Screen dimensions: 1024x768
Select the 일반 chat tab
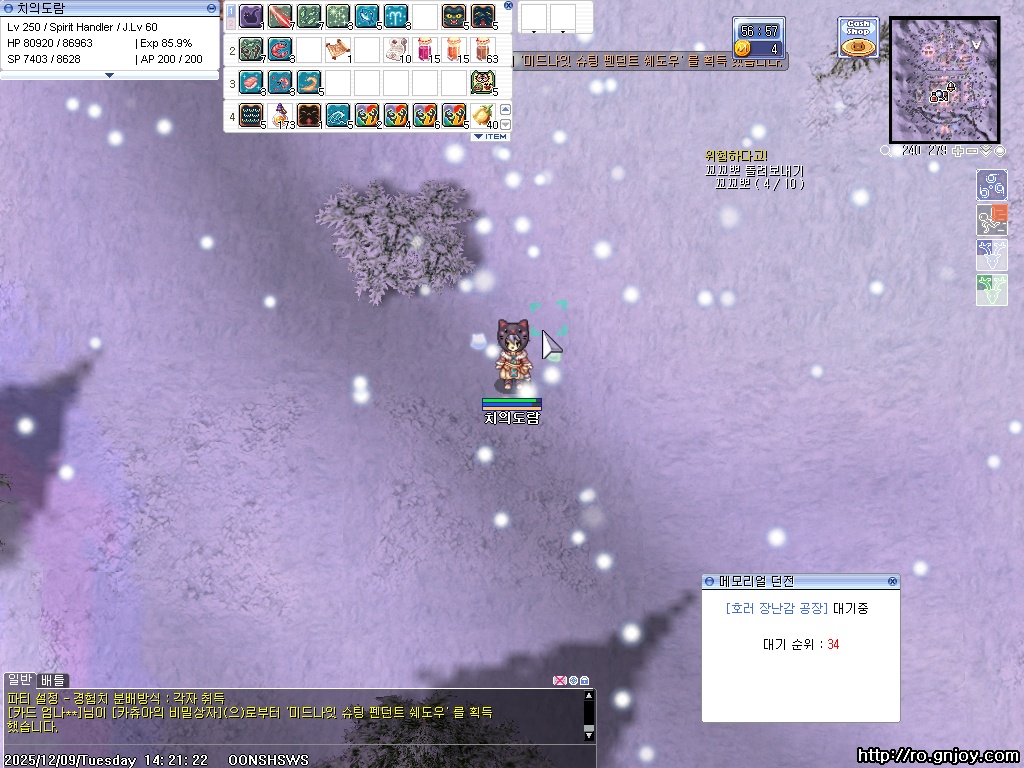[x=19, y=680]
